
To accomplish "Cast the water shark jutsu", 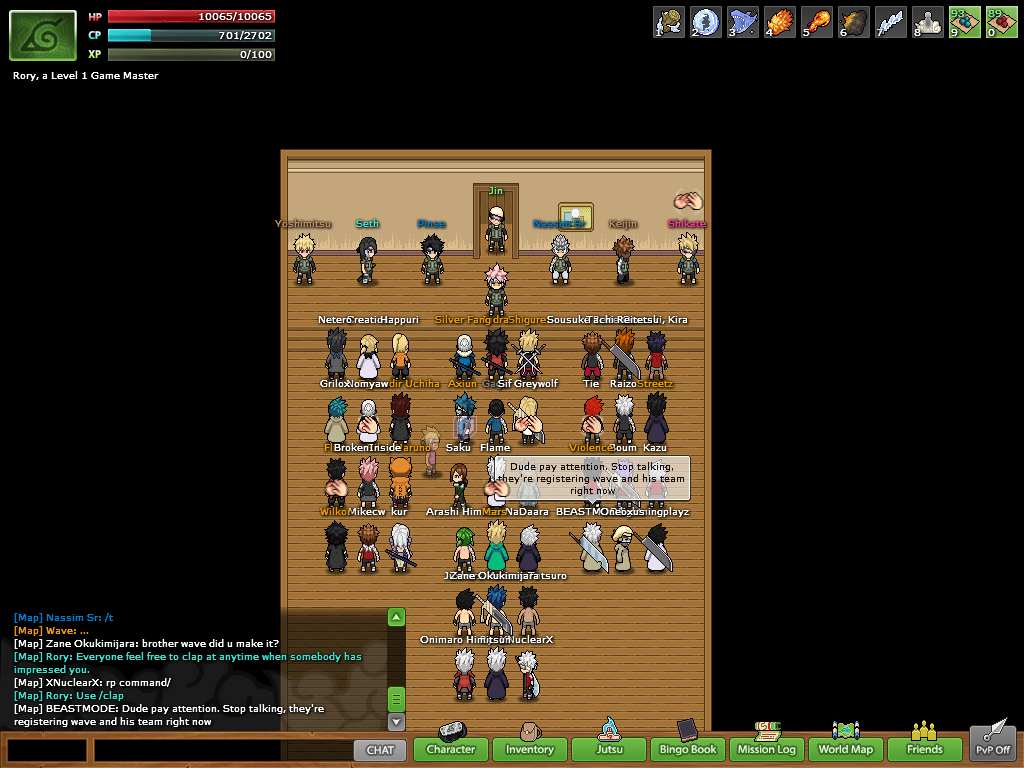I will 743,22.
